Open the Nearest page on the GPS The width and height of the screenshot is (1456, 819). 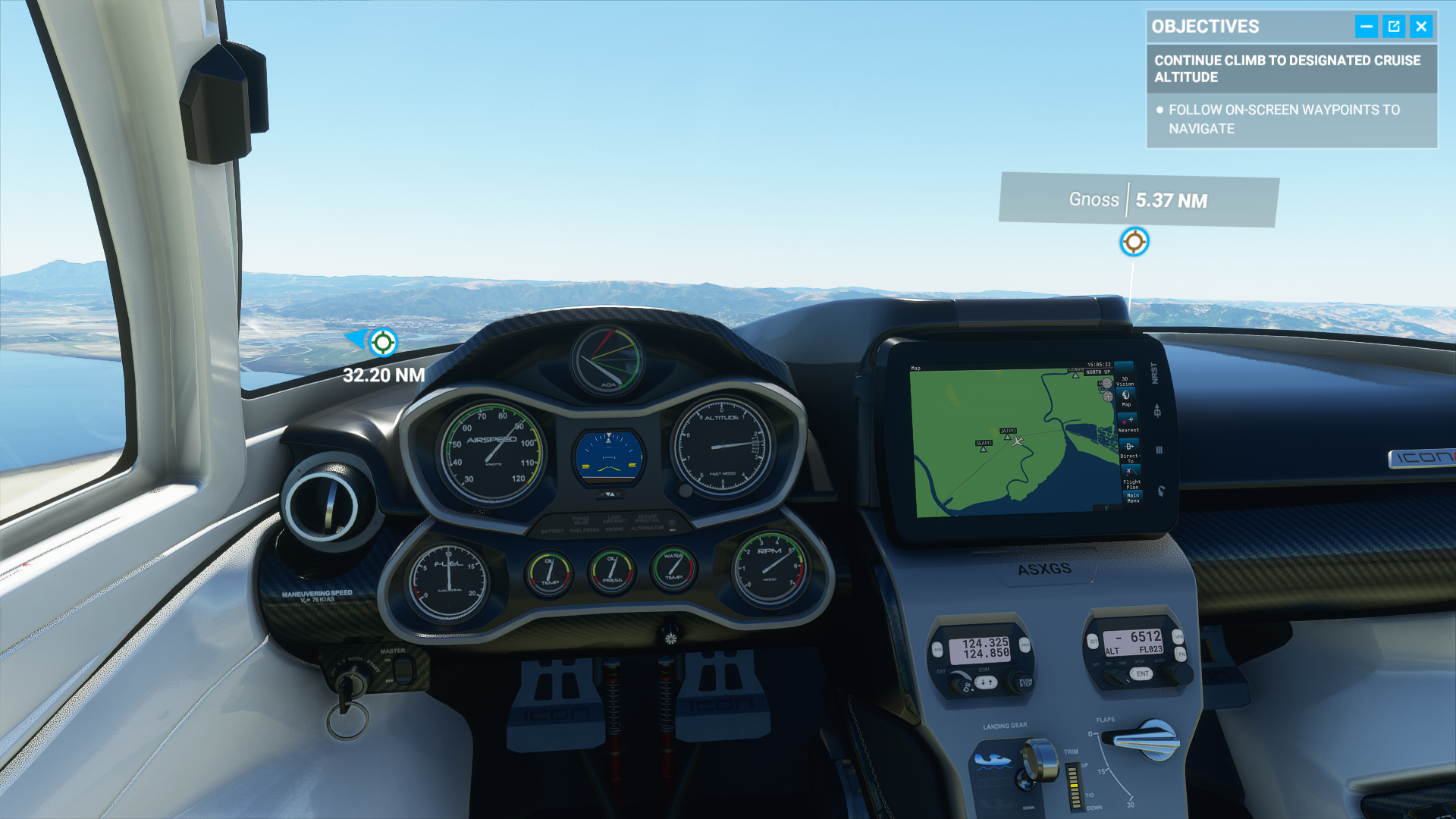pos(1128,423)
